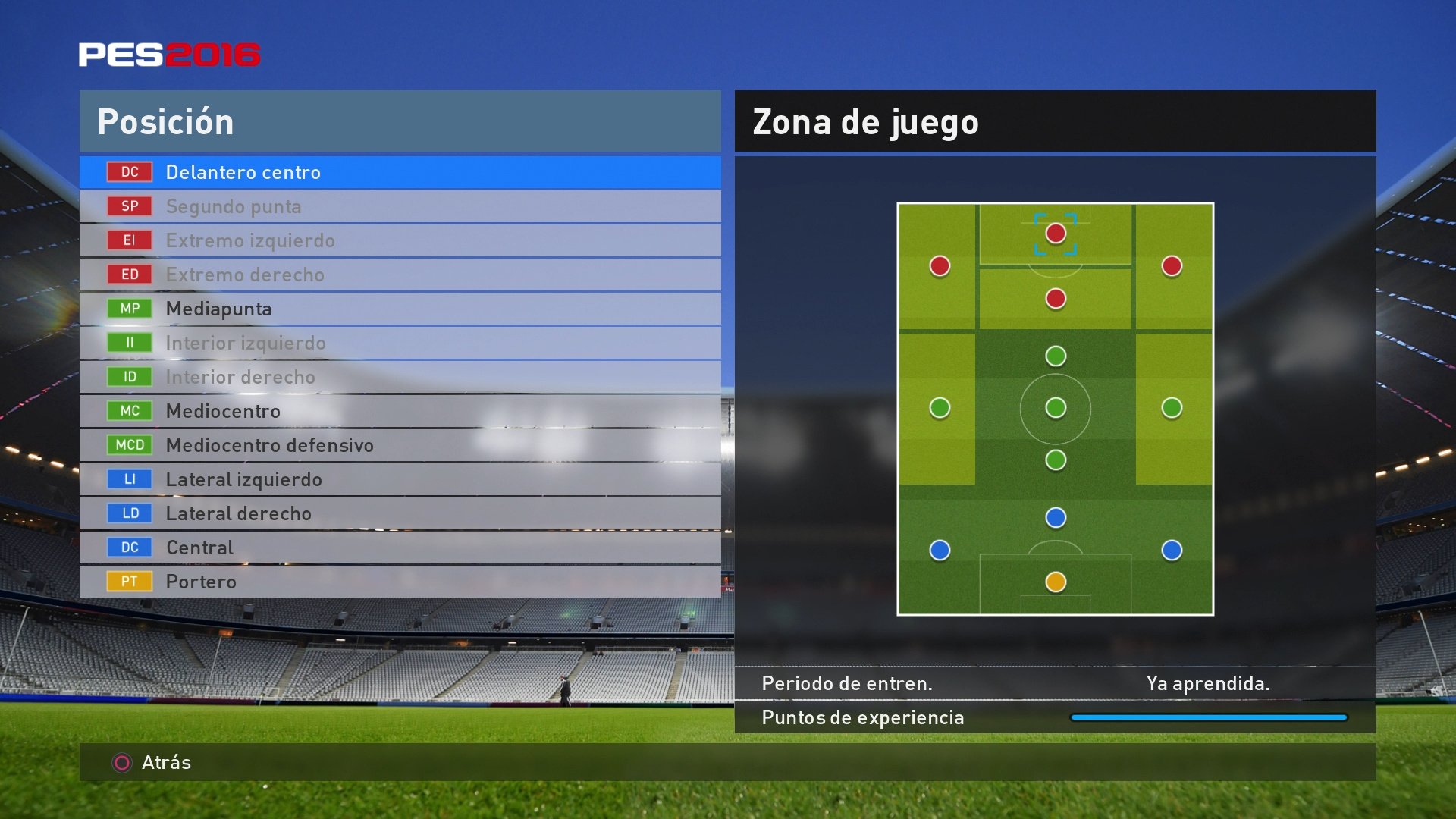Click the ID badge for Interior derecho
Screen dimensions: 1456x819
click(x=129, y=377)
